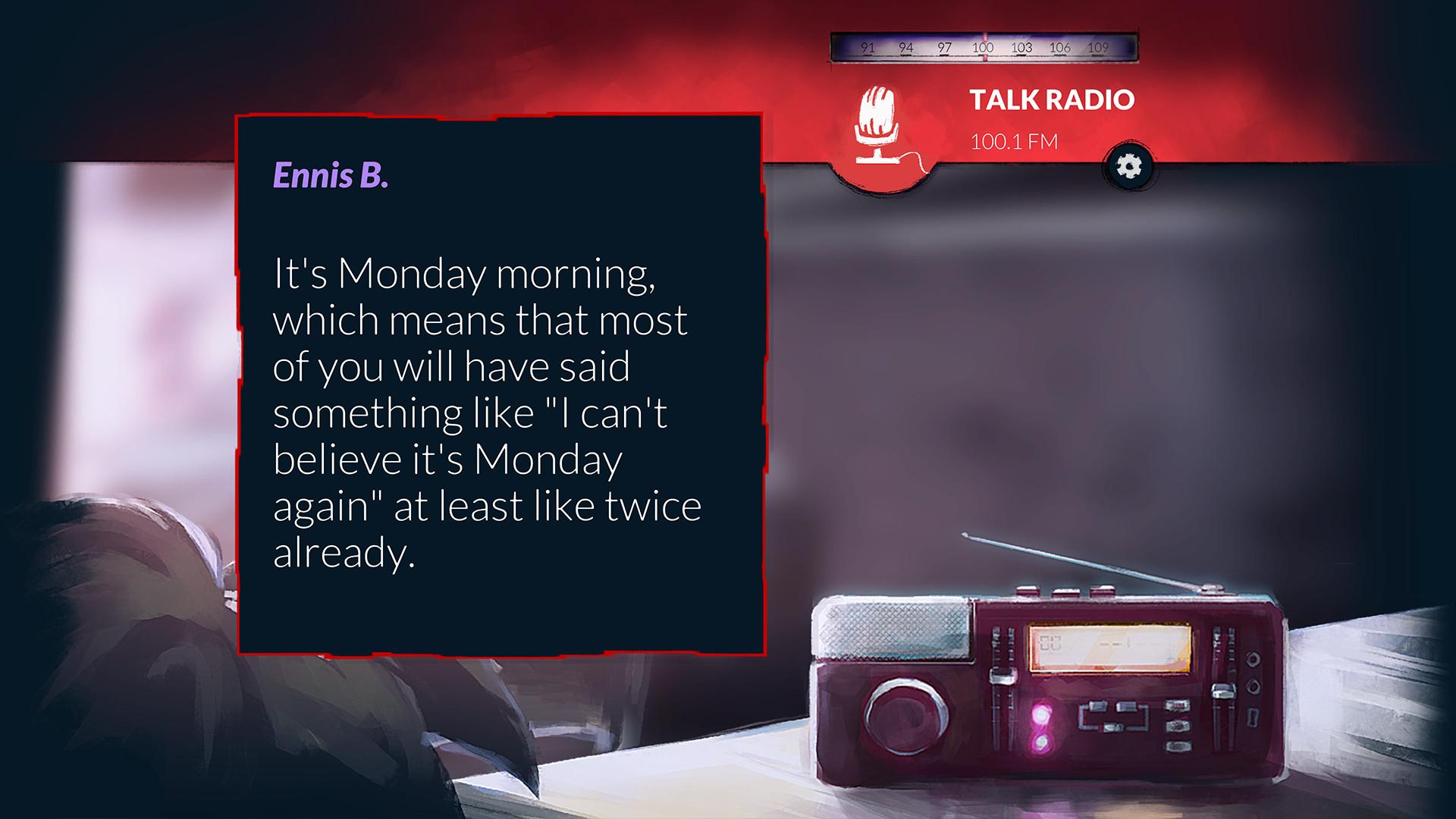
Task: Click the large tuning knob on the radio
Action: (905, 716)
